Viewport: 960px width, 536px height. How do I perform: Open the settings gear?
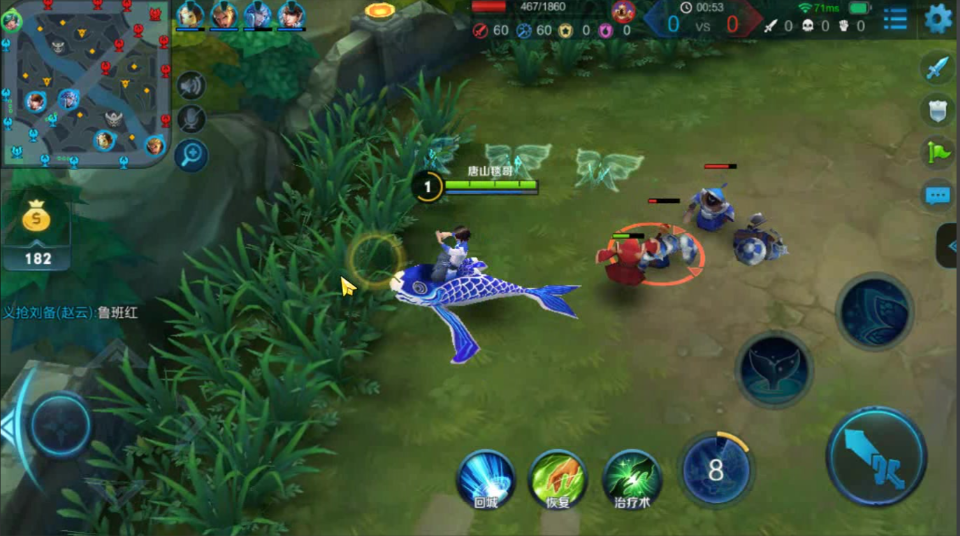pyautogui.click(x=938, y=18)
